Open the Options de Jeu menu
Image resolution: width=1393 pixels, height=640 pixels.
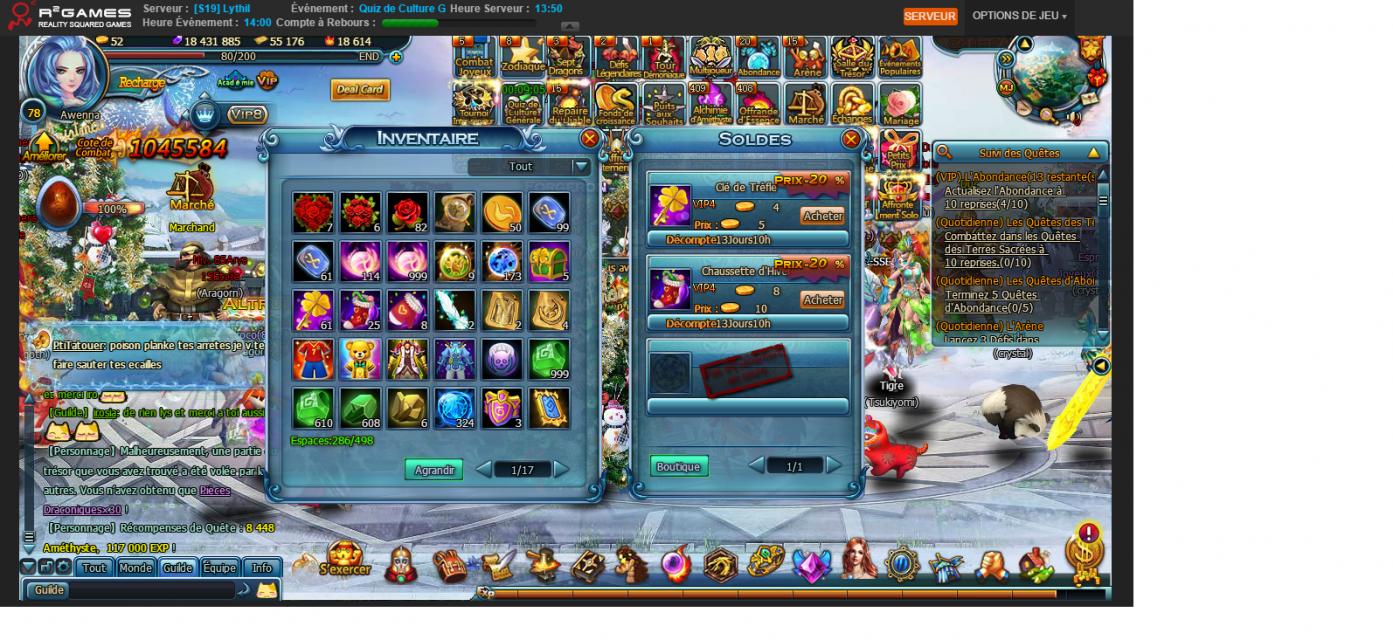[x=1019, y=16]
